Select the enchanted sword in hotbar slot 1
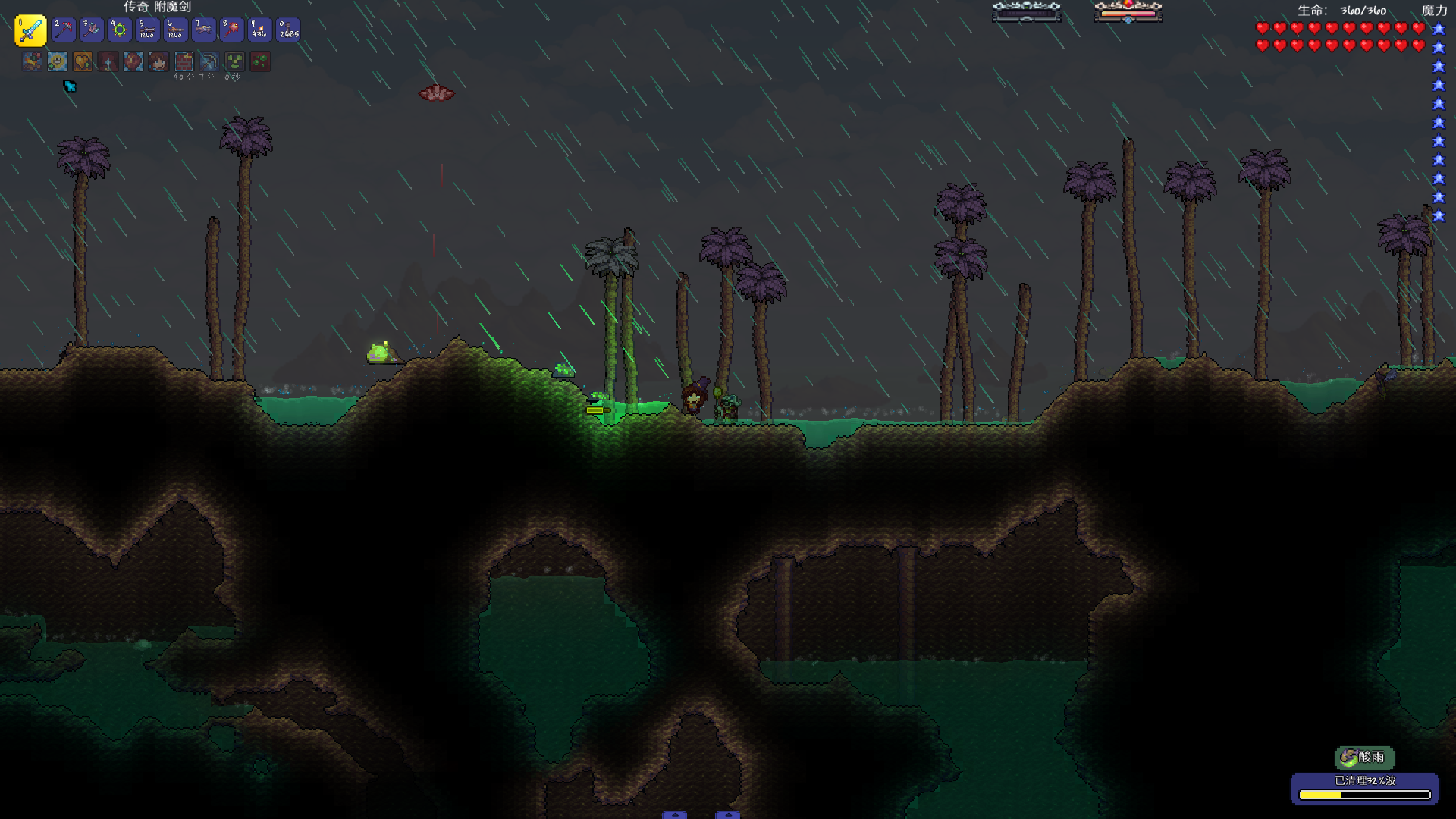Image resolution: width=1456 pixels, height=819 pixels. (30, 30)
